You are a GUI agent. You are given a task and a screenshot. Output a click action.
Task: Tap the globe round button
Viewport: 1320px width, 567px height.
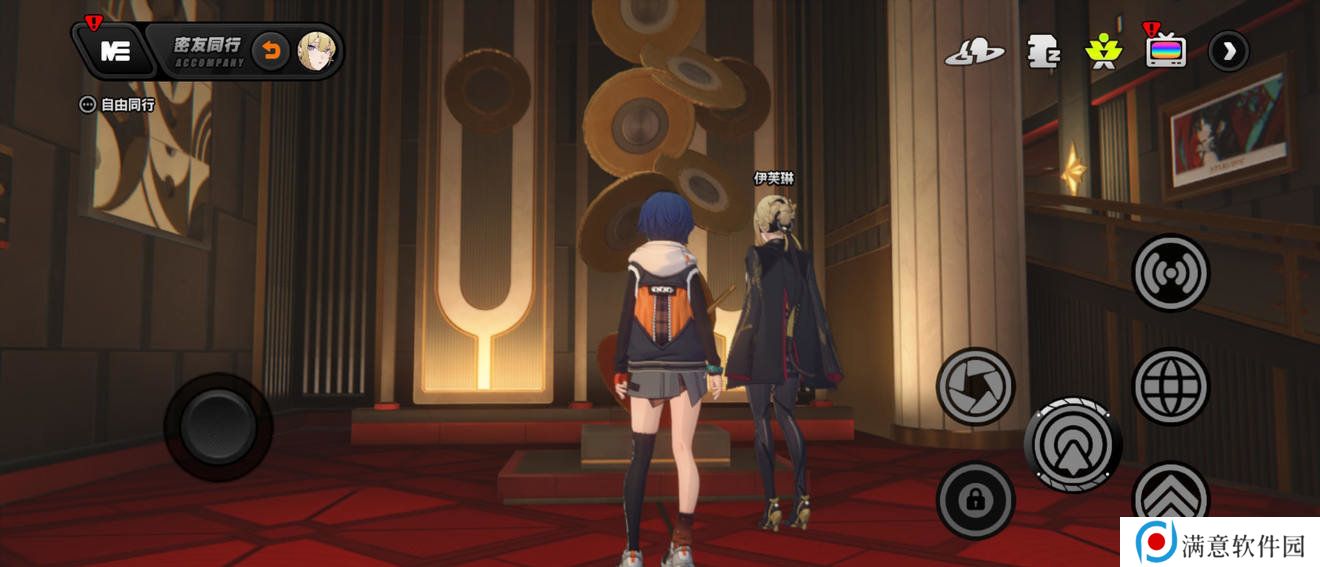pyautogui.click(x=1170, y=386)
